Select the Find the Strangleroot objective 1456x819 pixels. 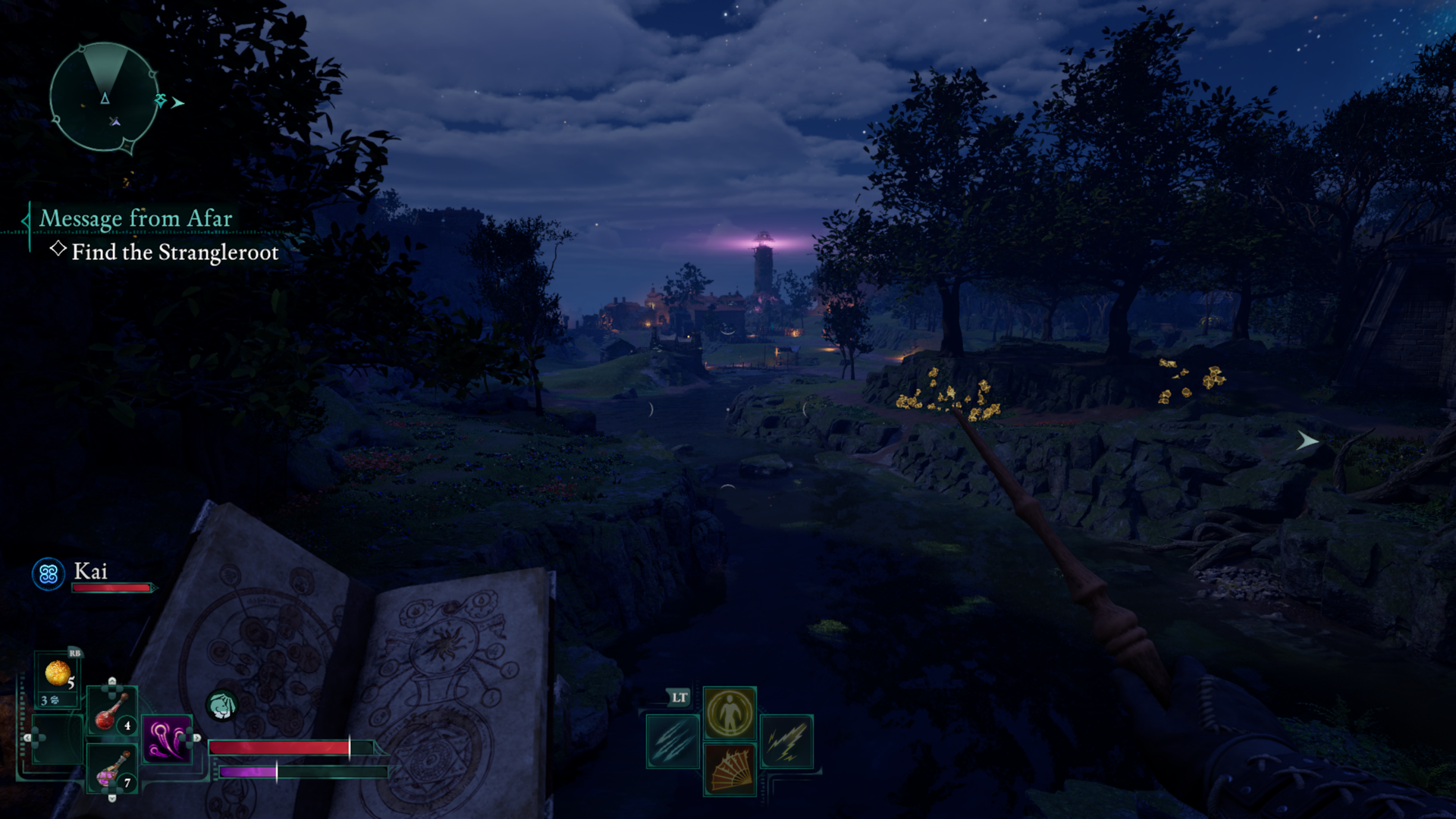174,253
